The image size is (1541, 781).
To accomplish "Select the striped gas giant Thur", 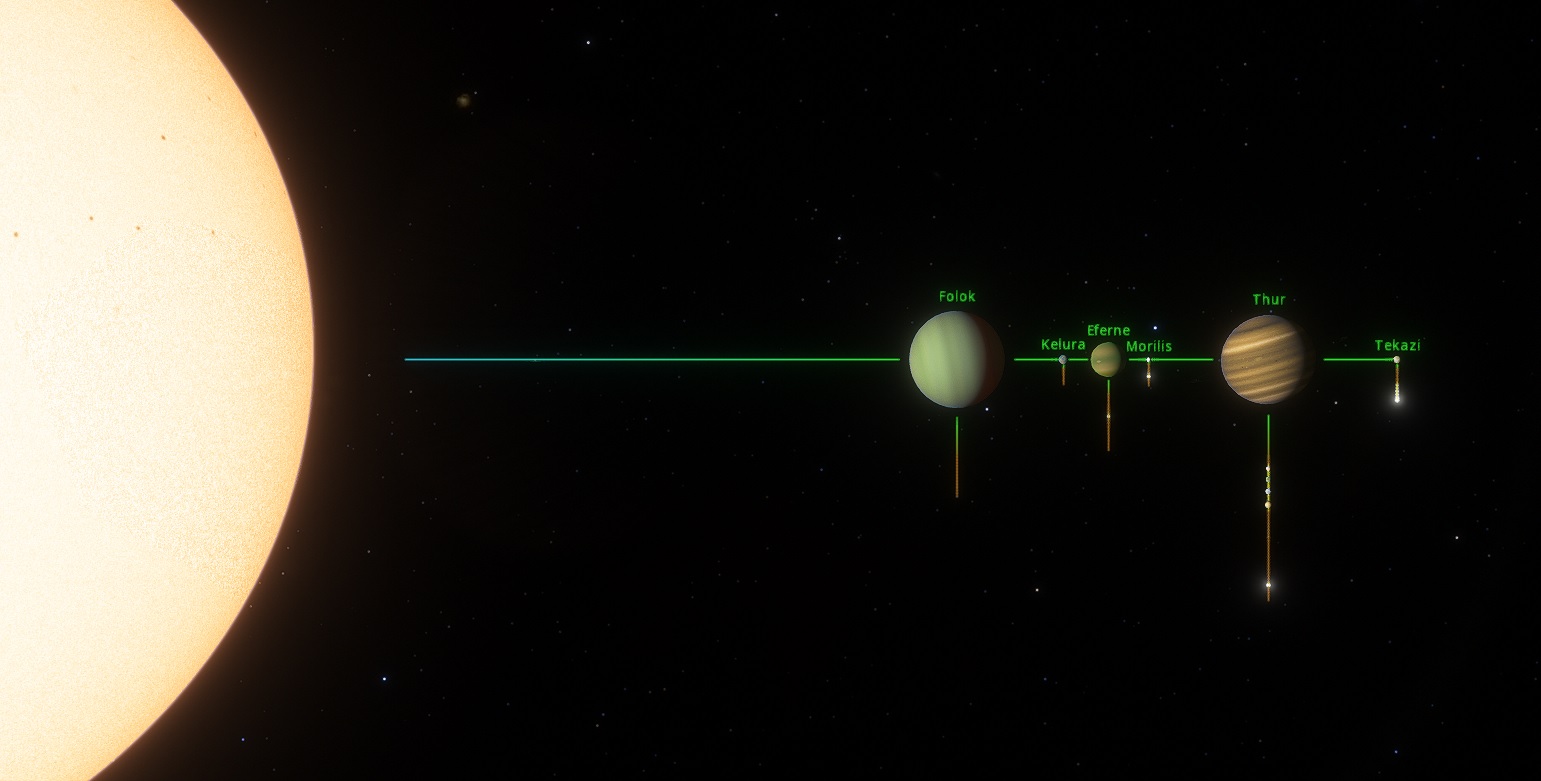I will pos(1267,359).
